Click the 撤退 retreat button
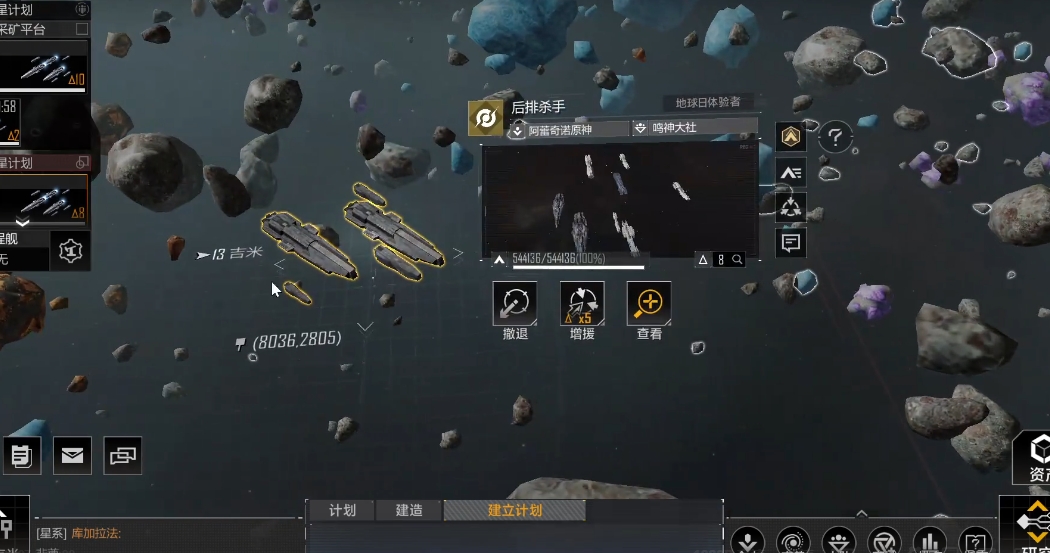Image resolution: width=1050 pixels, height=553 pixels. pos(515,304)
